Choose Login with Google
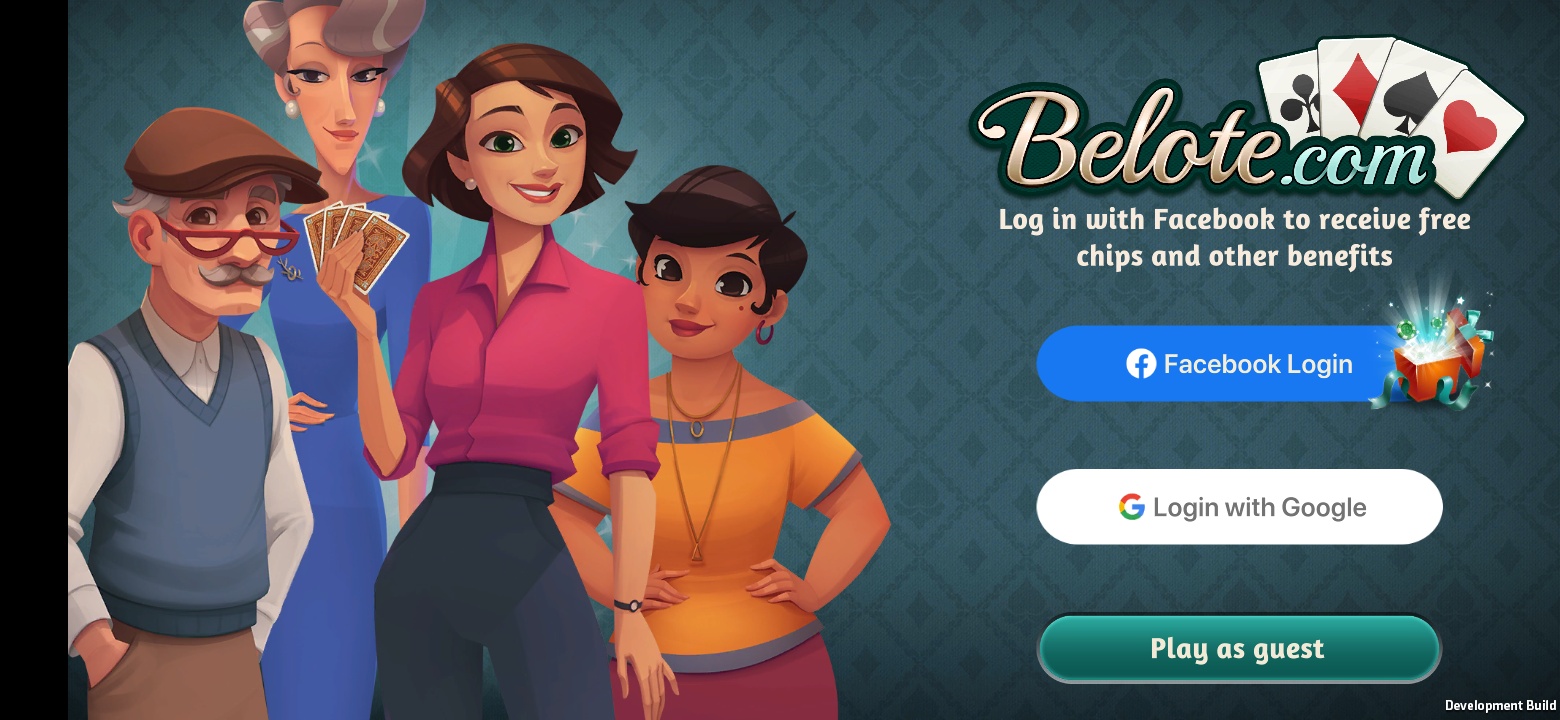 tap(1239, 507)
